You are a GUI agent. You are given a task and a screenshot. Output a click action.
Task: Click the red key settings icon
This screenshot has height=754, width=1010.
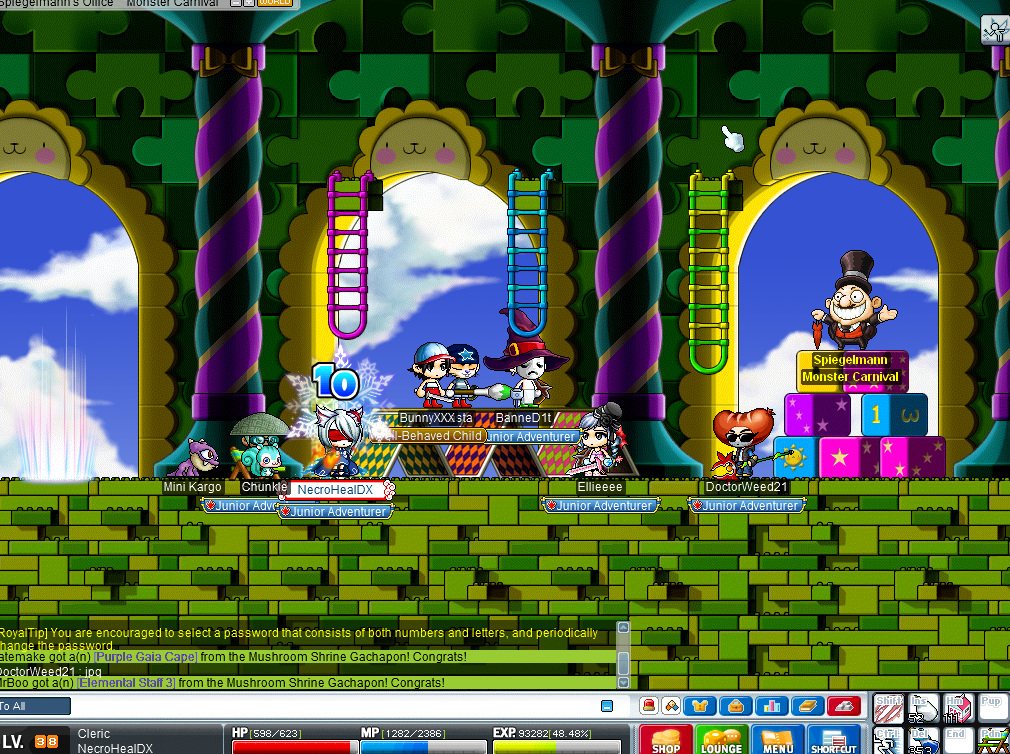(844, 706)
